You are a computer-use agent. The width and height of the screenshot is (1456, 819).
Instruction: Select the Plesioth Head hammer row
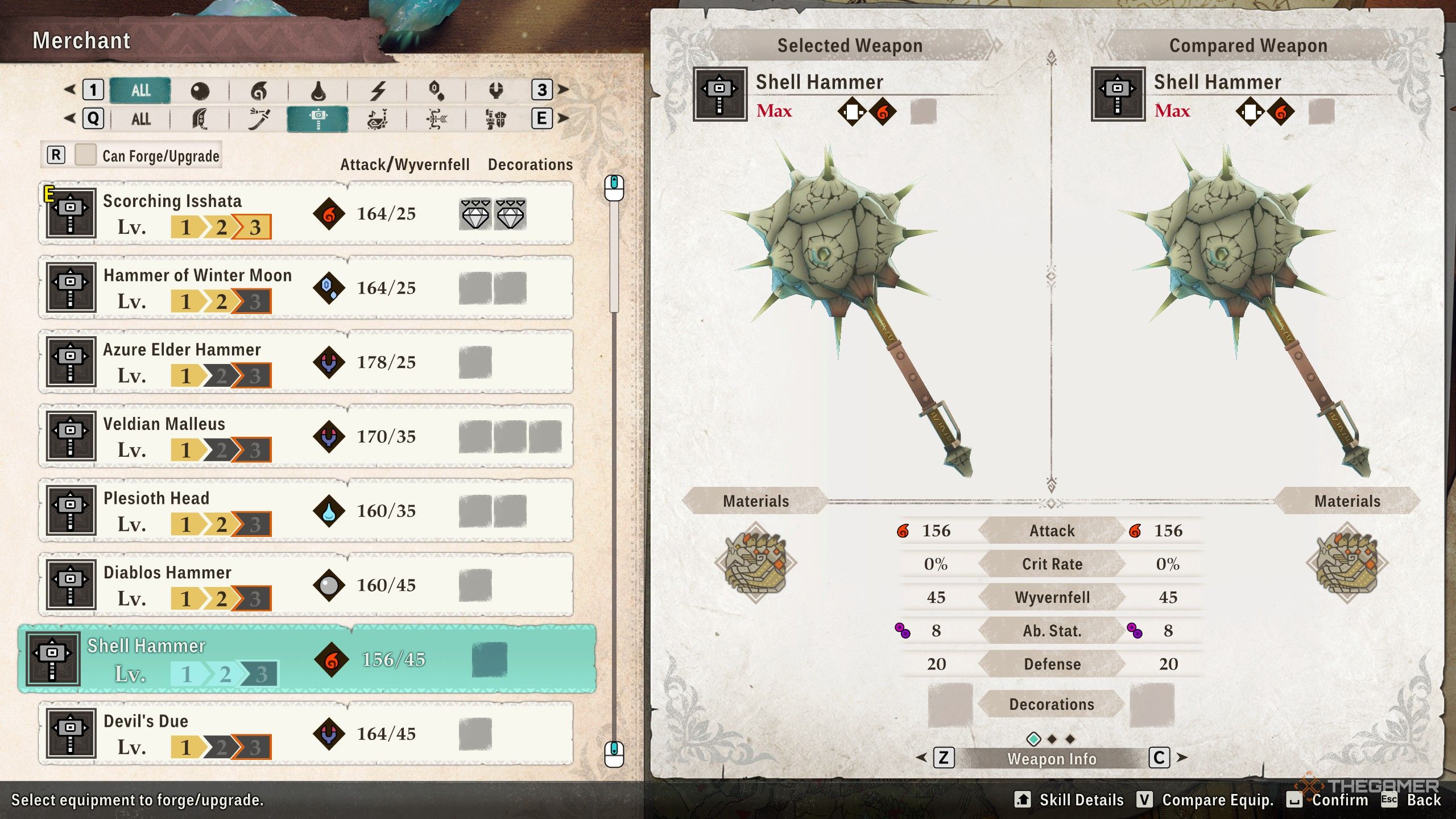306,511
